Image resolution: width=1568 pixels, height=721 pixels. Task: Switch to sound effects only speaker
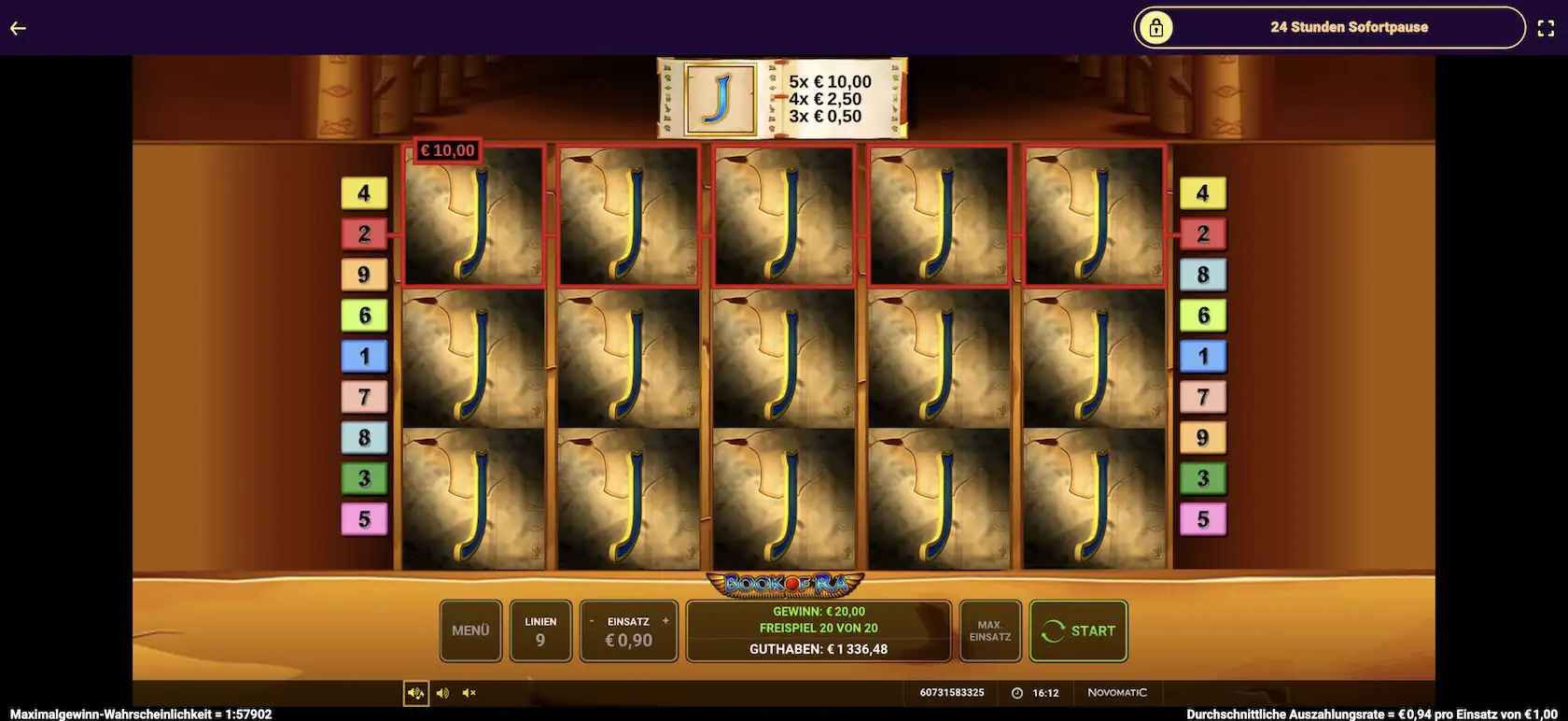click(442, 693)
